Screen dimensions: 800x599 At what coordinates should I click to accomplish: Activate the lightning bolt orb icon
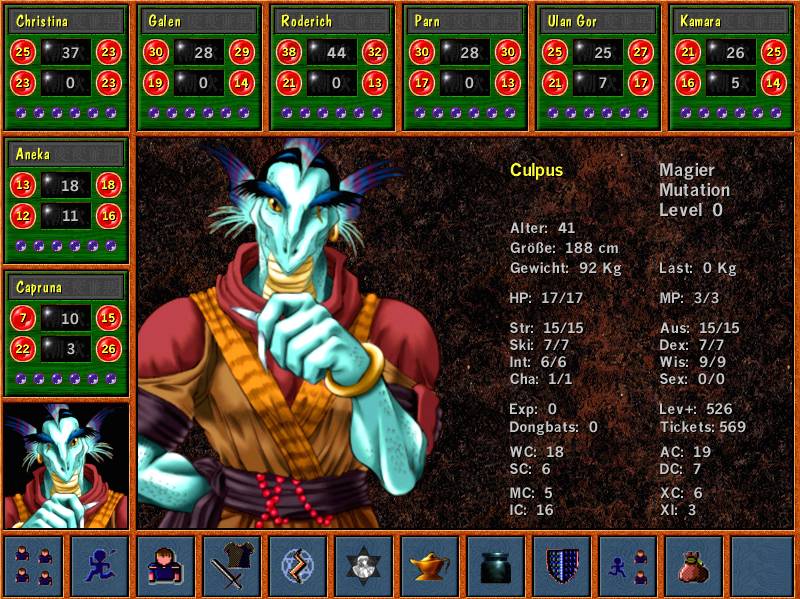click(298, 566)
